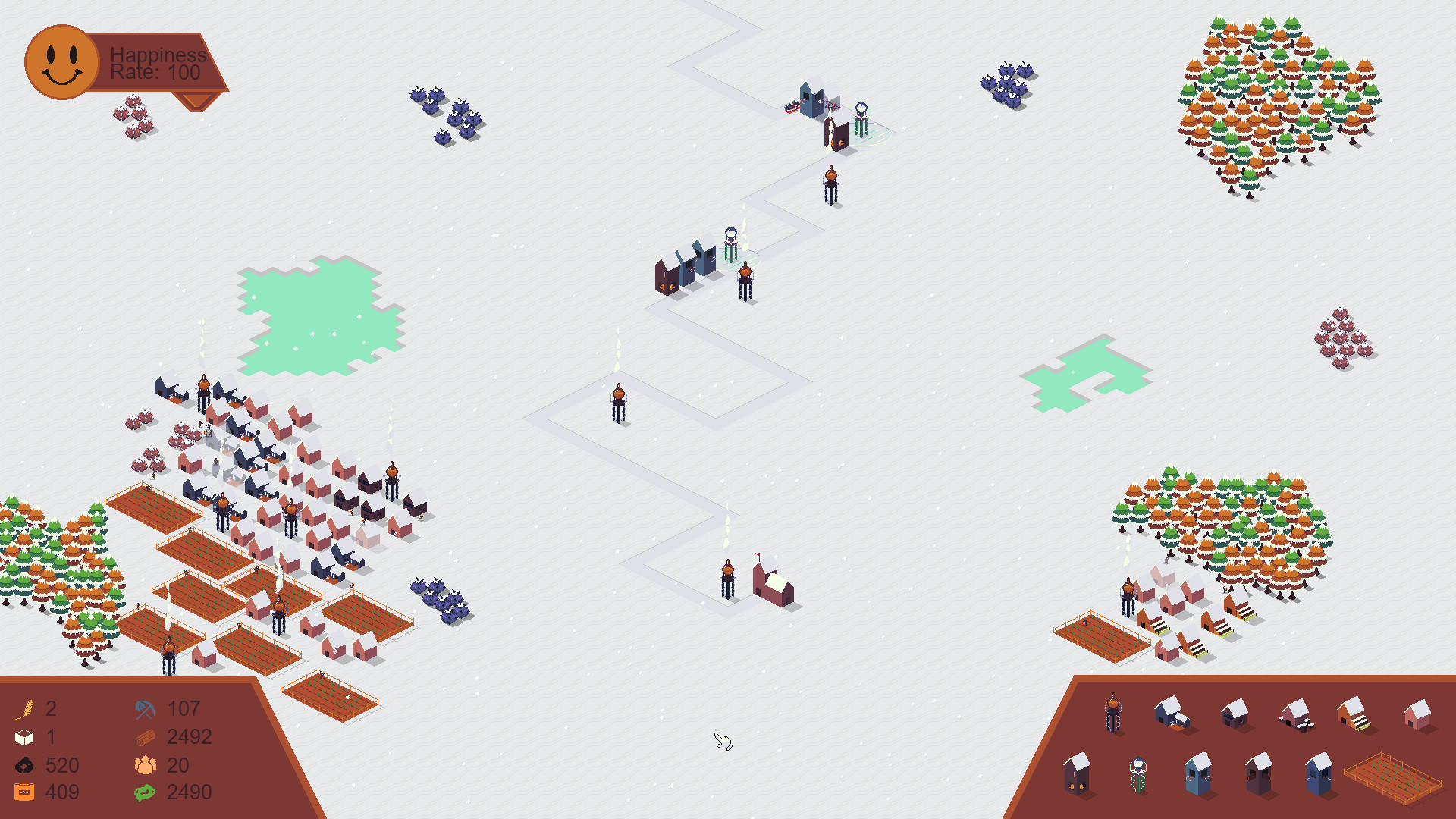Click the green money resource icon

tap(145, 791)
